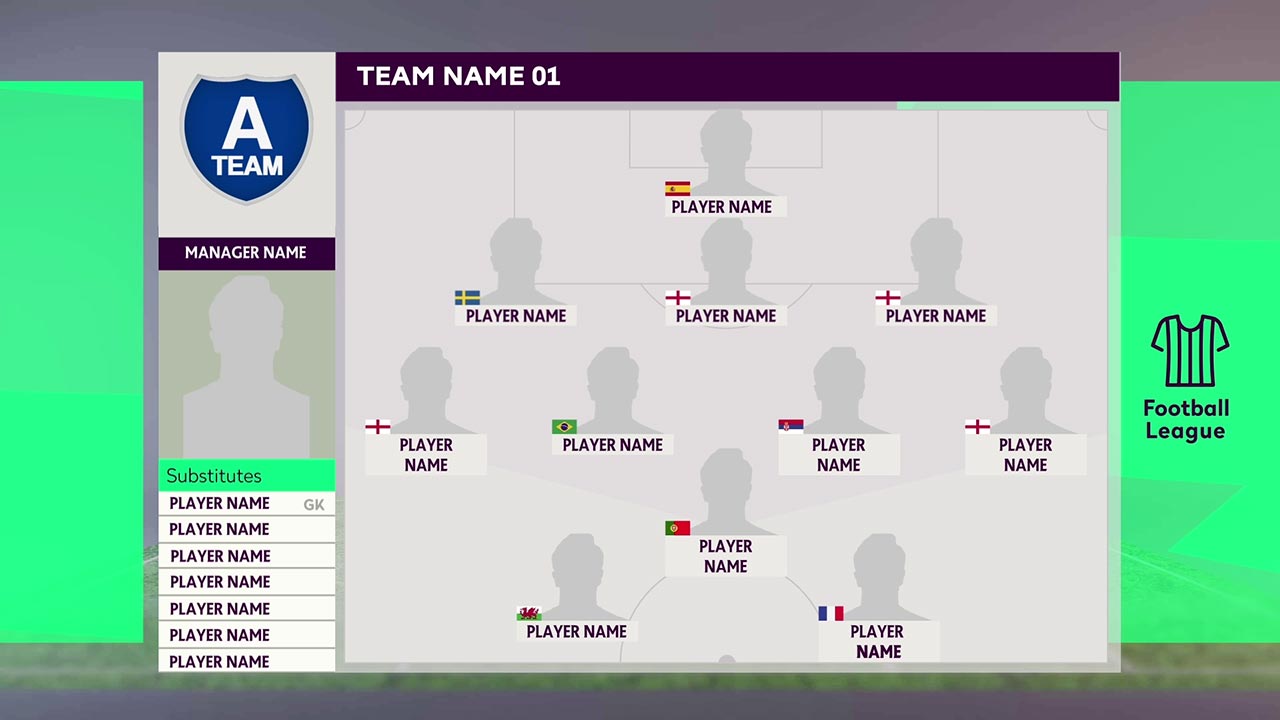Choose the player with the Brazilian flag
Image resolution: width=1280 pixels, height=720 pixels.
[x=612, y=444]
